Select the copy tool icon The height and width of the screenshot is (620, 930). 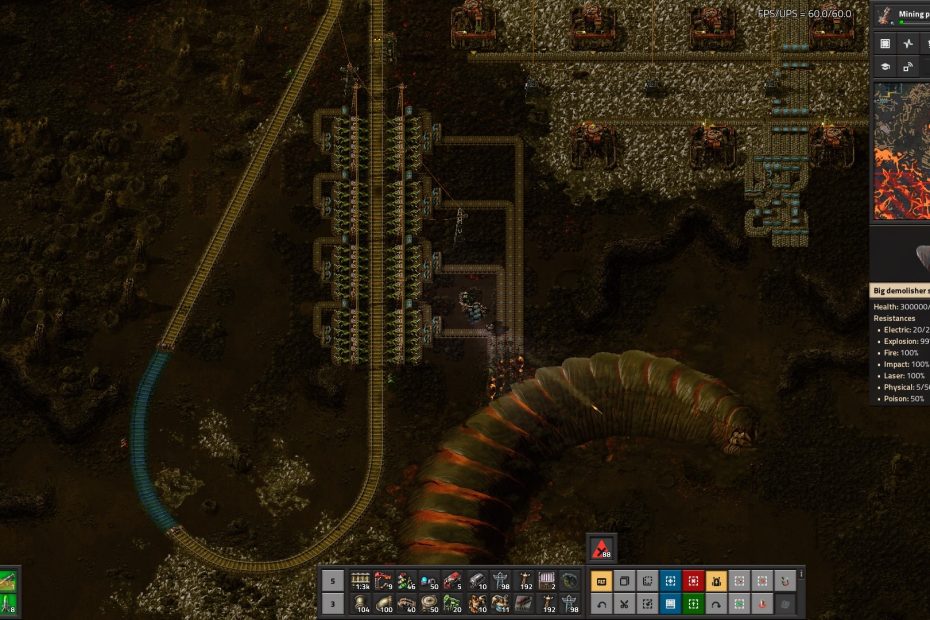click(624, 580)
